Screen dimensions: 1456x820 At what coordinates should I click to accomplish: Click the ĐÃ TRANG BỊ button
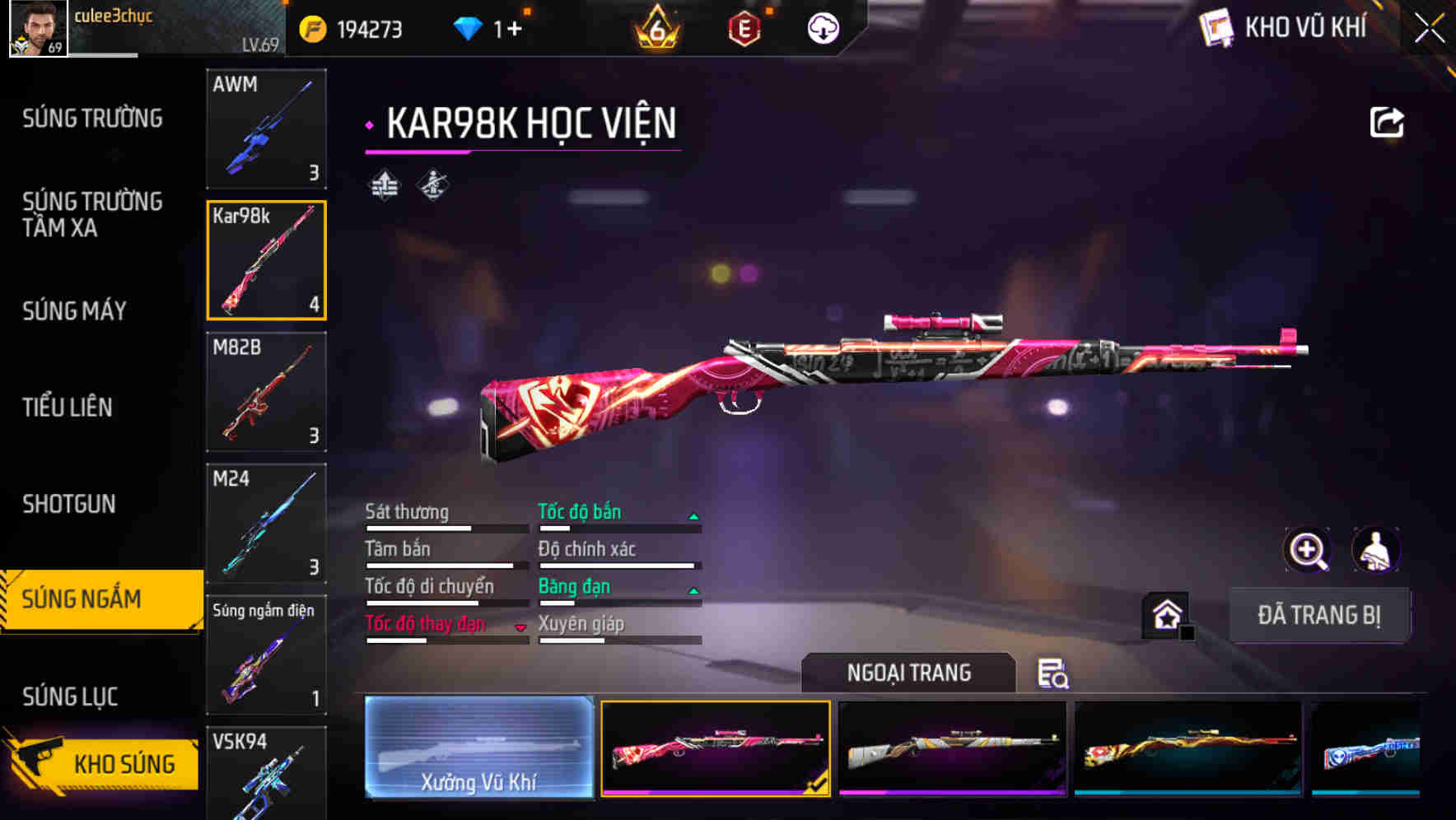click(x=1319, y=615)
